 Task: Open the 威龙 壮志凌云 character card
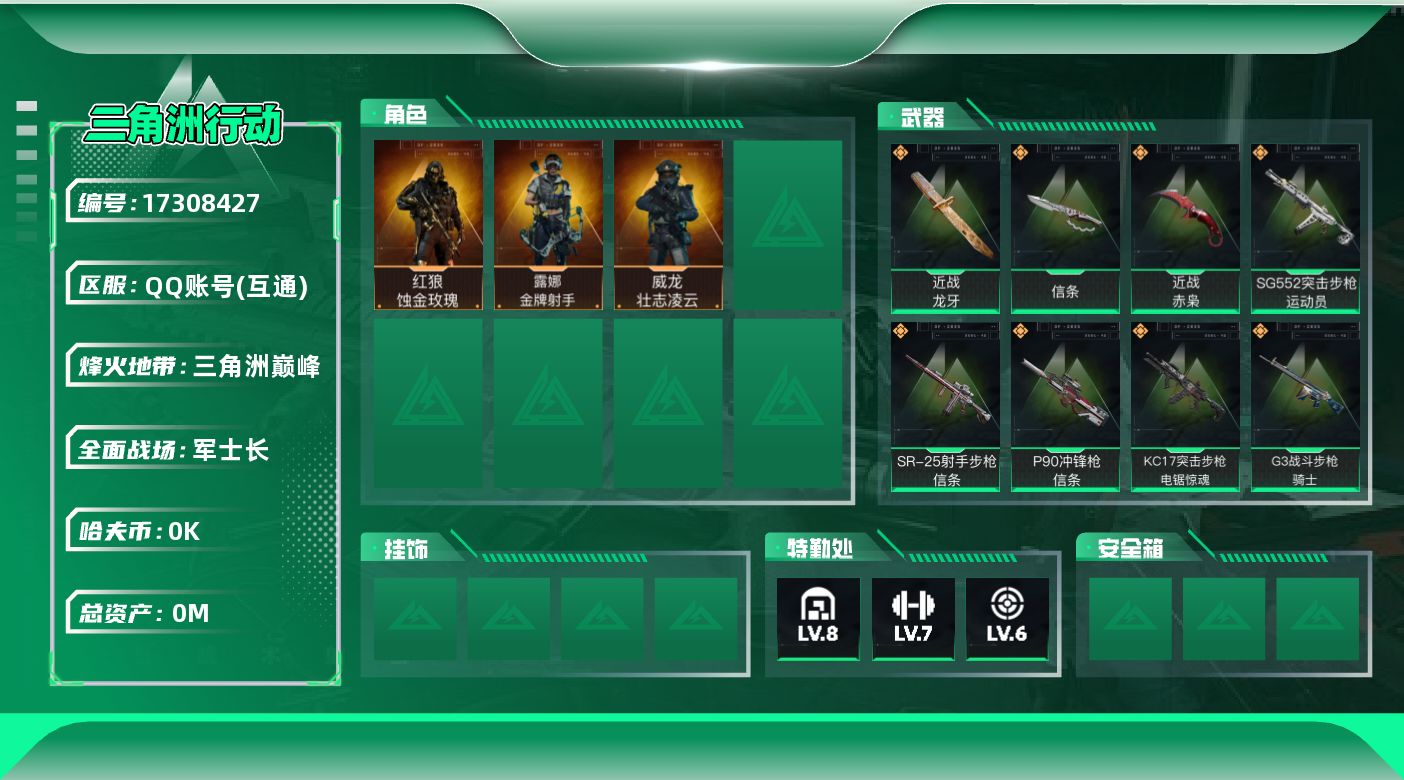668,225
